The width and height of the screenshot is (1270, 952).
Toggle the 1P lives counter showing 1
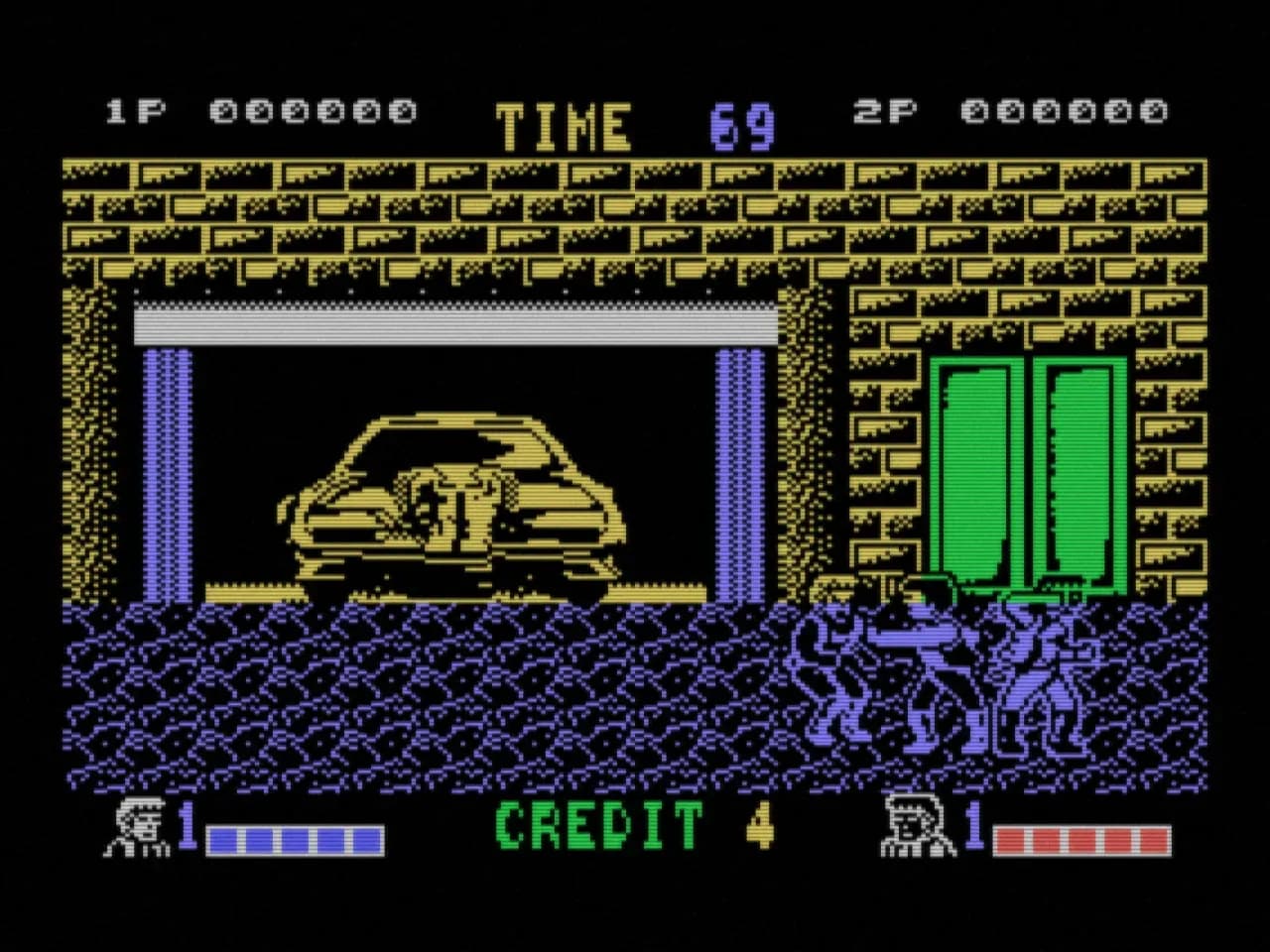[x=189, y=825]
